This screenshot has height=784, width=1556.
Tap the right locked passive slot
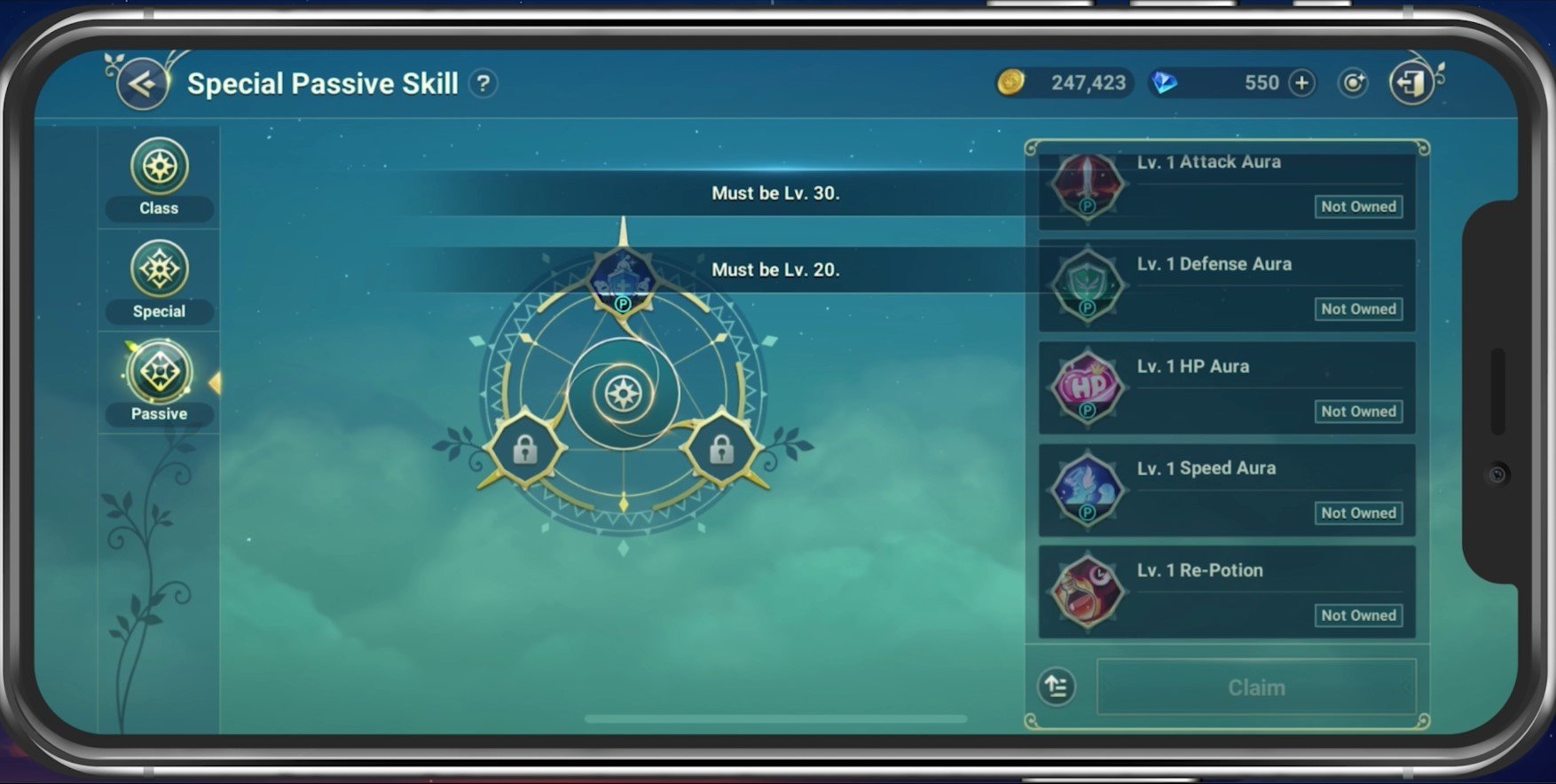coord(721,450)
